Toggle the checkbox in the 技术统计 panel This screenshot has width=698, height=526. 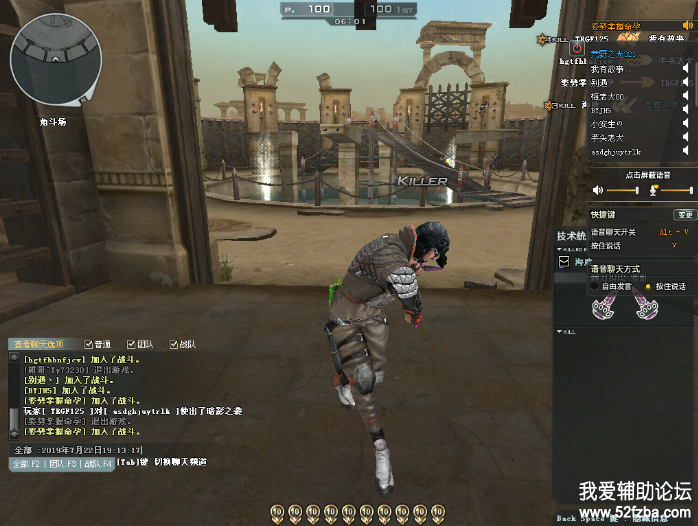tap(562, 261)
